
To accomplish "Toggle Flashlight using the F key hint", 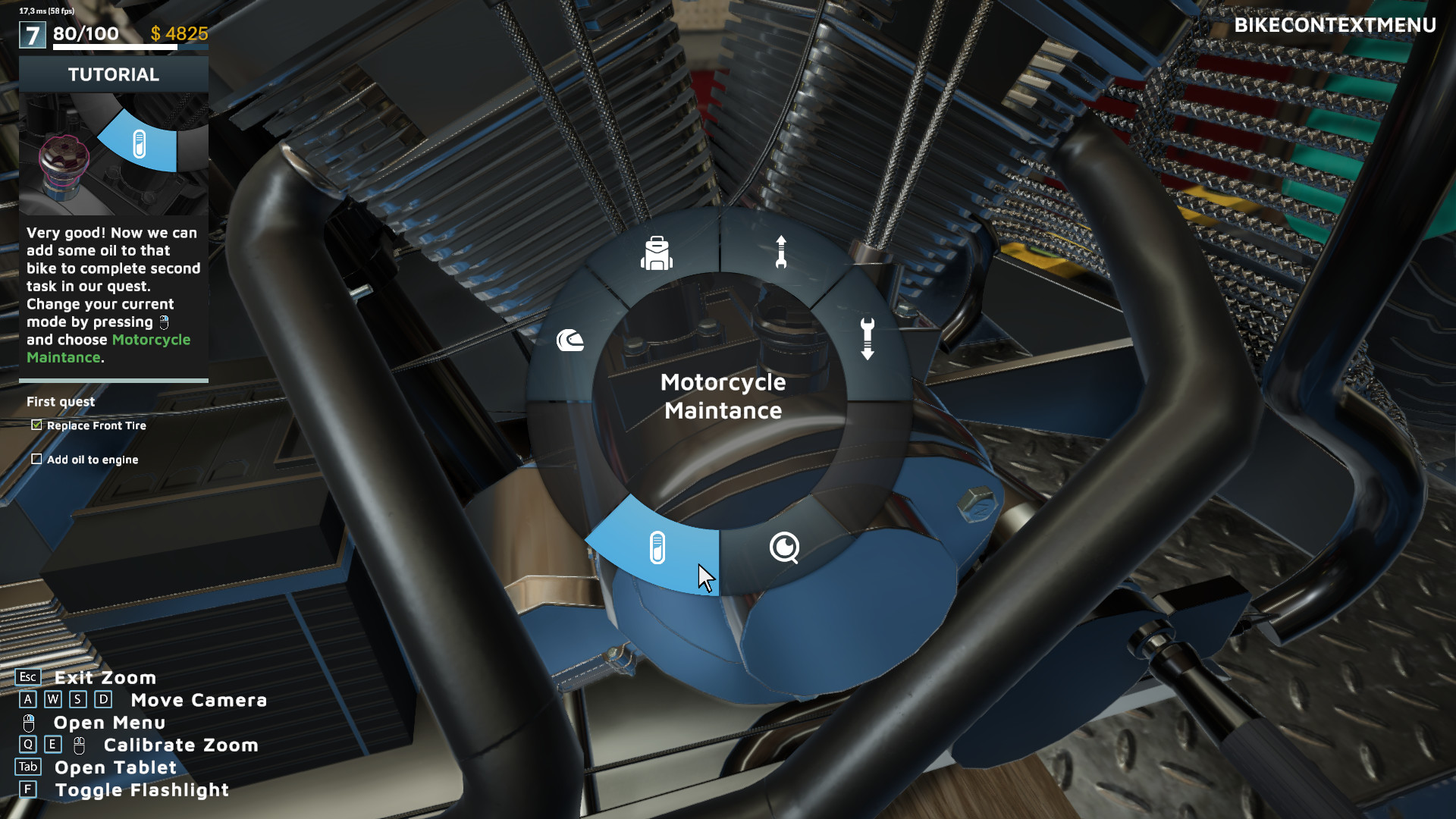I will tap(28, 789).
